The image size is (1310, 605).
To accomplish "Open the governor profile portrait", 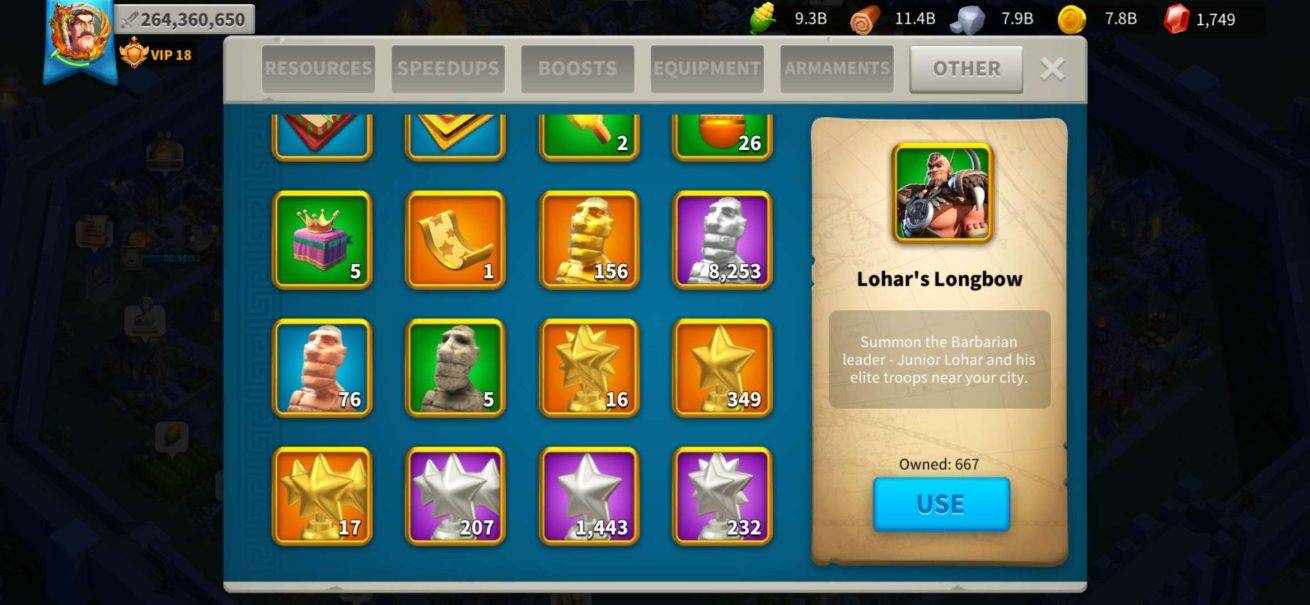I will point(79,35).
